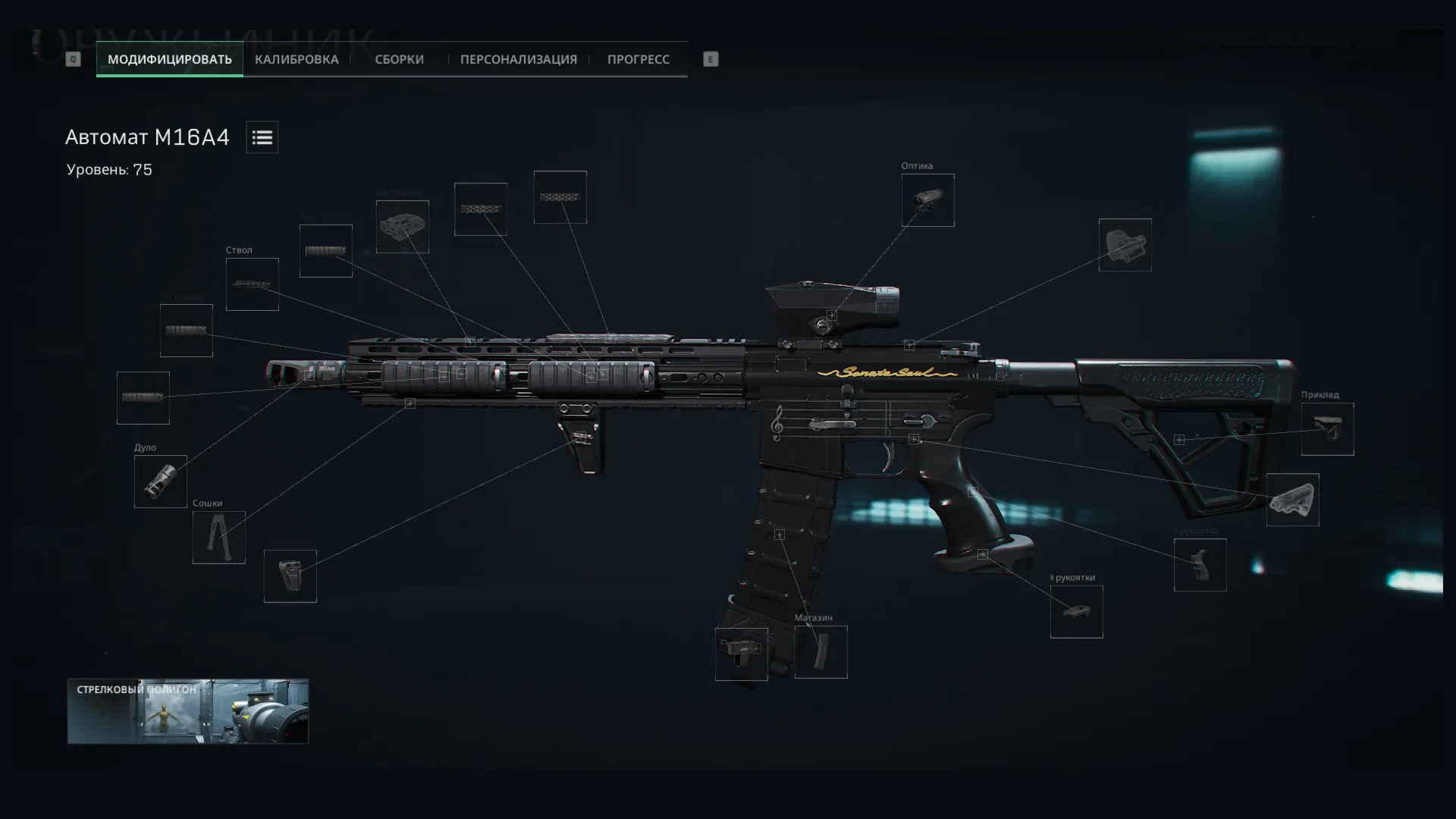Enter the Стрелковый полигон firing range
The width and height of the screenshot is (1456, 819).
click(x=187, y=711)
